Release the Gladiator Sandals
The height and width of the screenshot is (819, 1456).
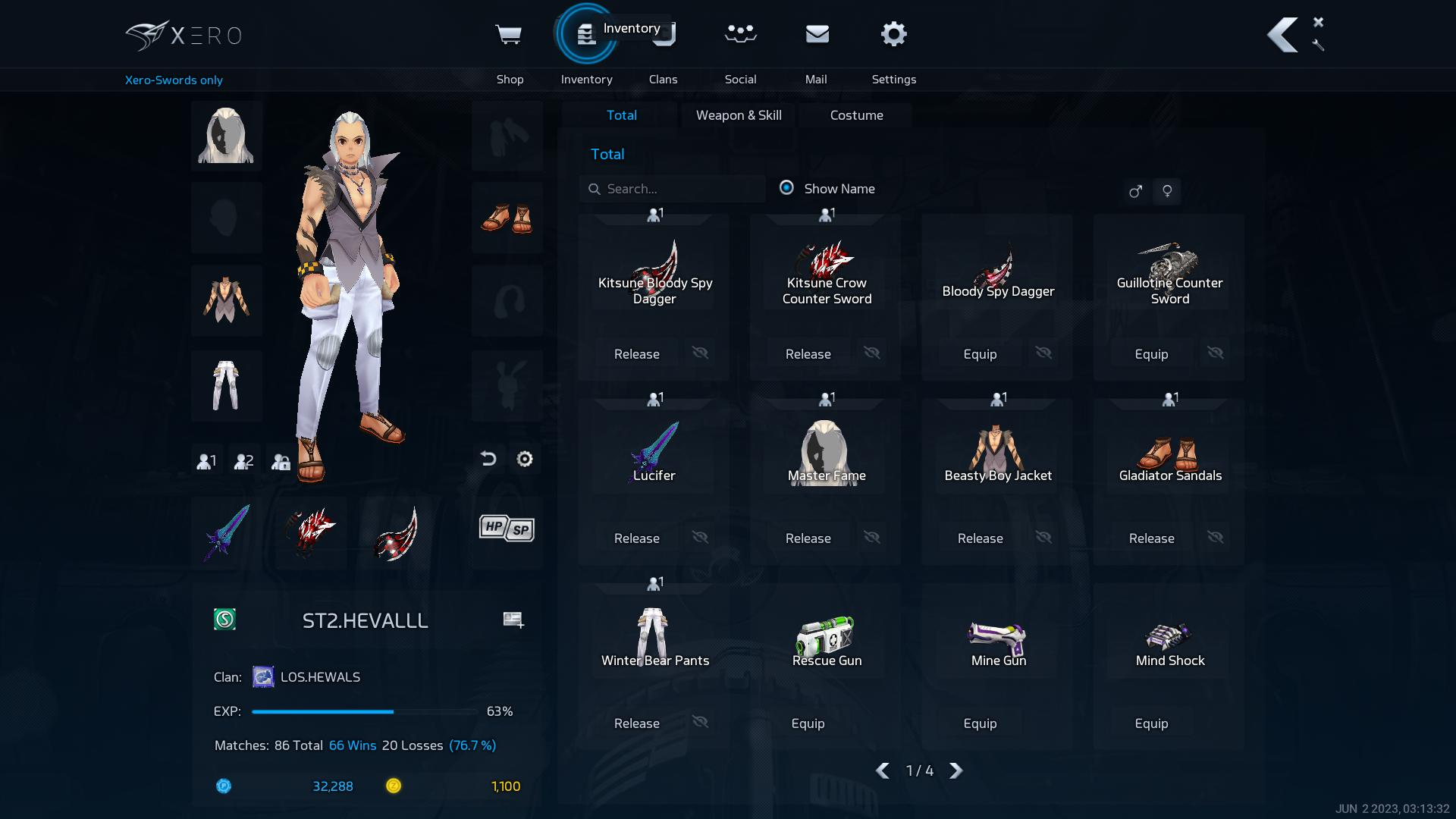pos(1151,538)
